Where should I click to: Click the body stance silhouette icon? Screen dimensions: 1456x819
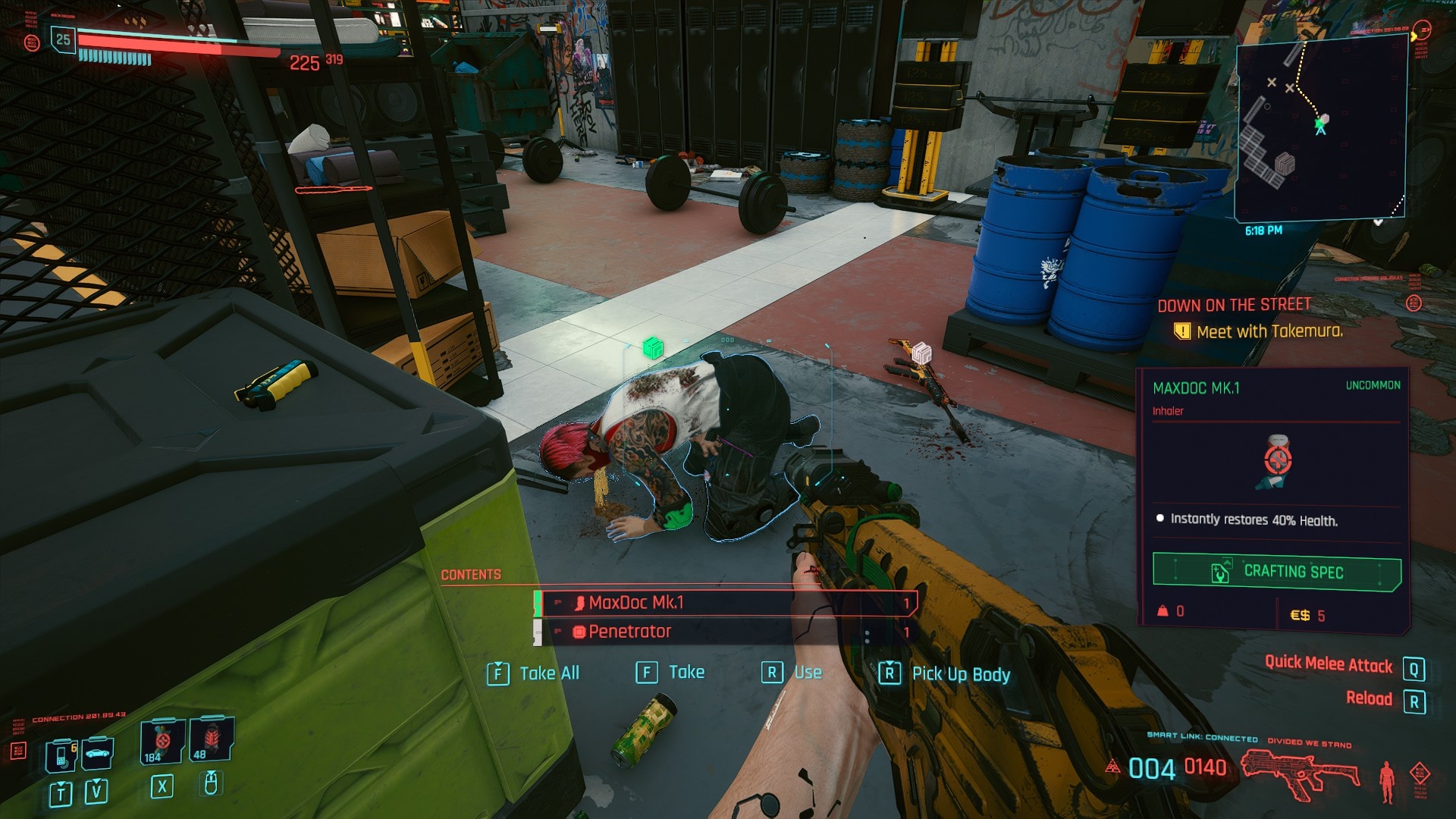(1387, 780)
